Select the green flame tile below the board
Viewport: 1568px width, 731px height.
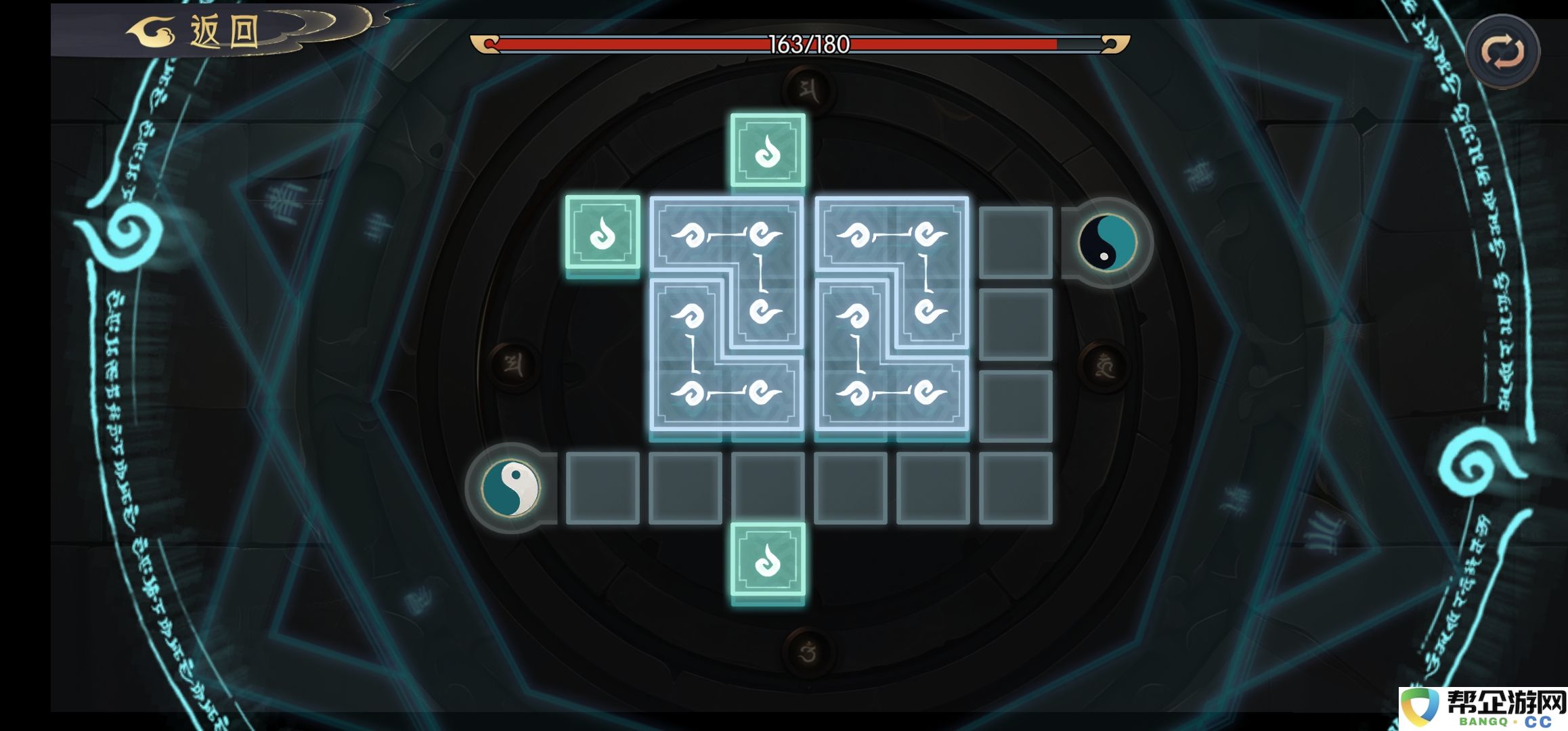[768, 560]
